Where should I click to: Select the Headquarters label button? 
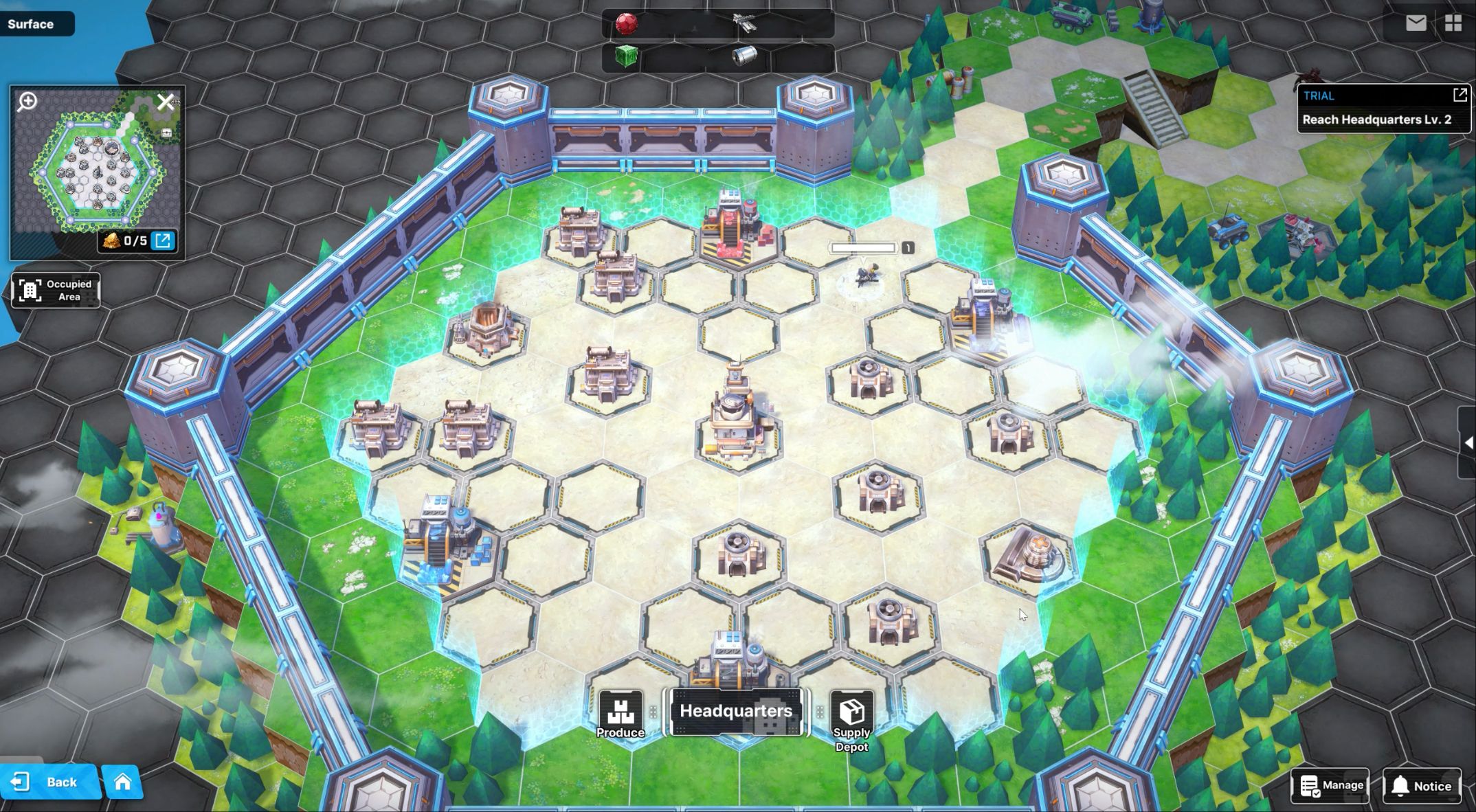[735, 711]
